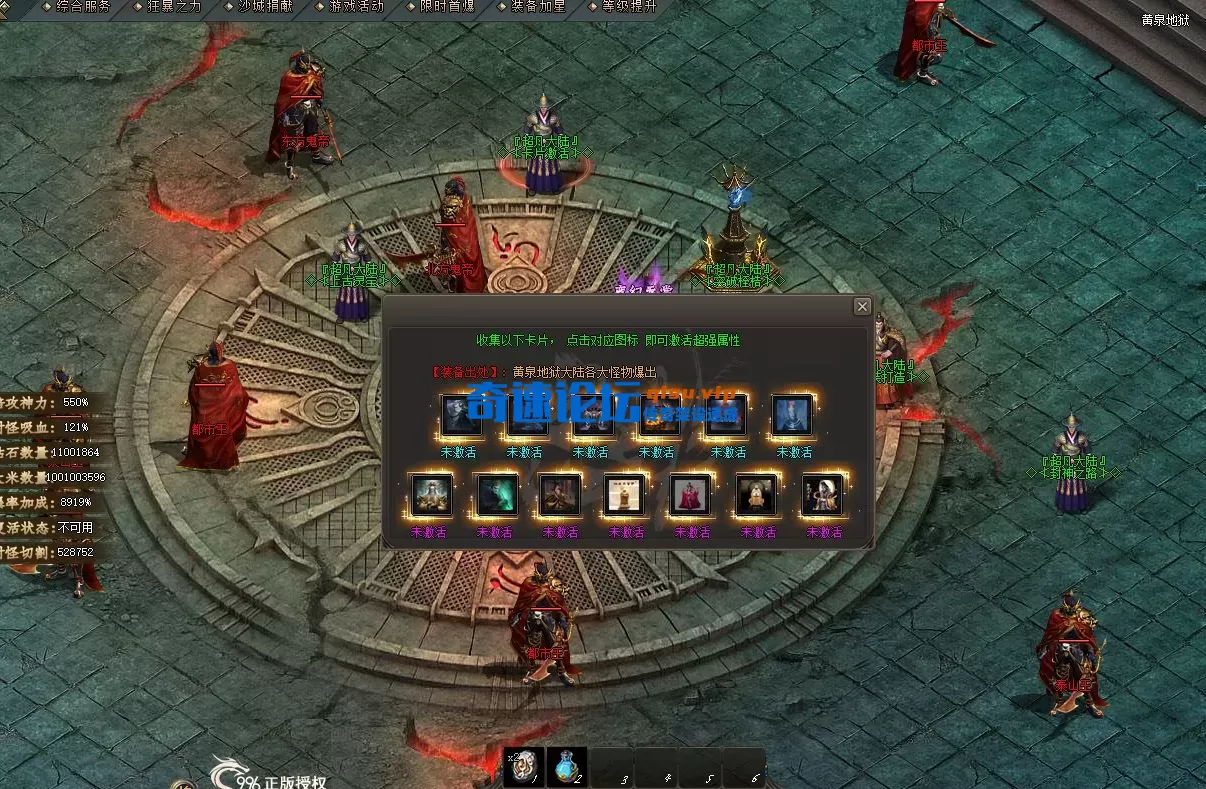
Task: Use the swirled stone item in hotbar slot 1
Action: pos(523,767)
